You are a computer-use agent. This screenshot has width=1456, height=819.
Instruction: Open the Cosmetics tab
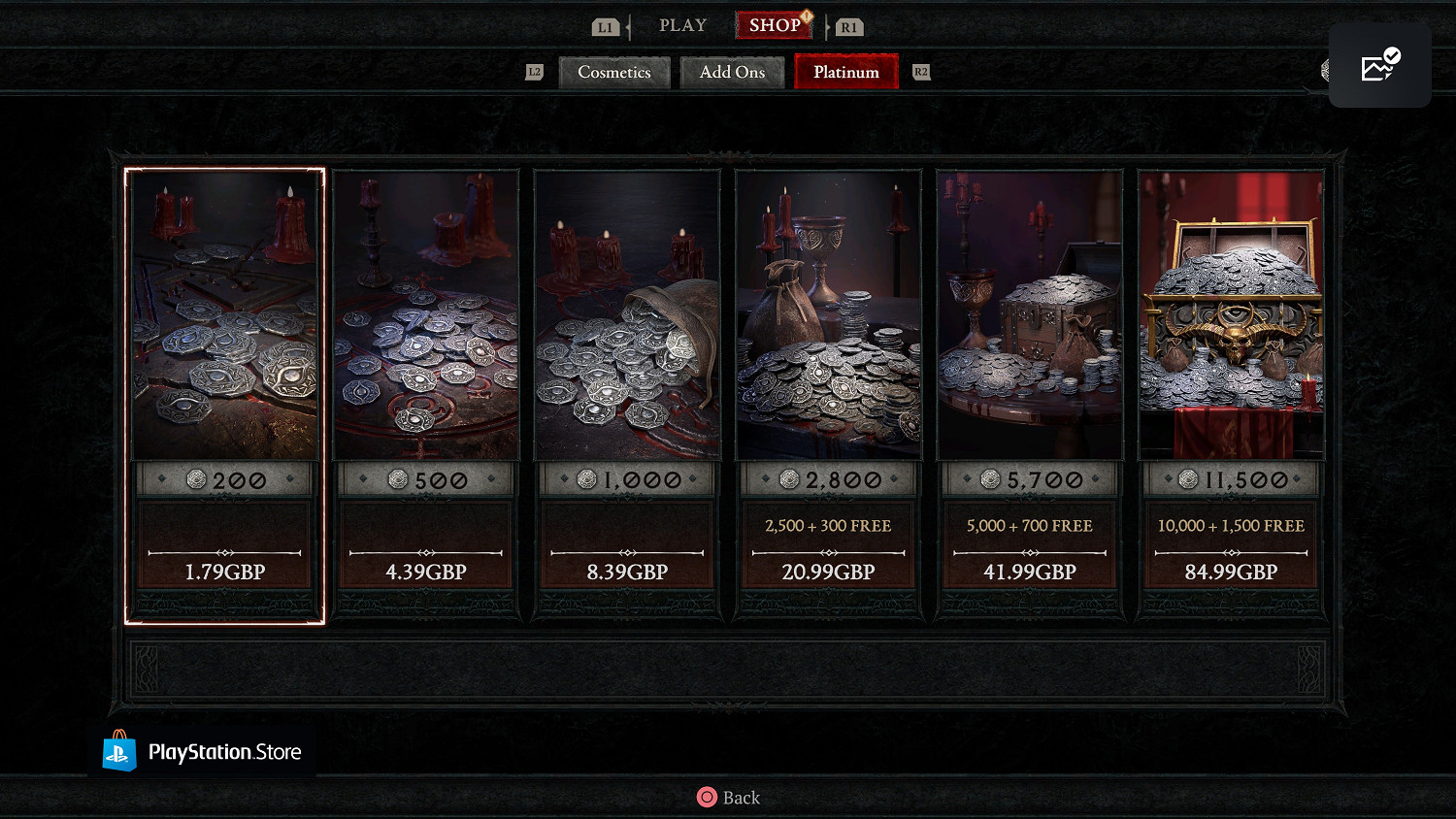pyautogui.click(x=613, y=72)
